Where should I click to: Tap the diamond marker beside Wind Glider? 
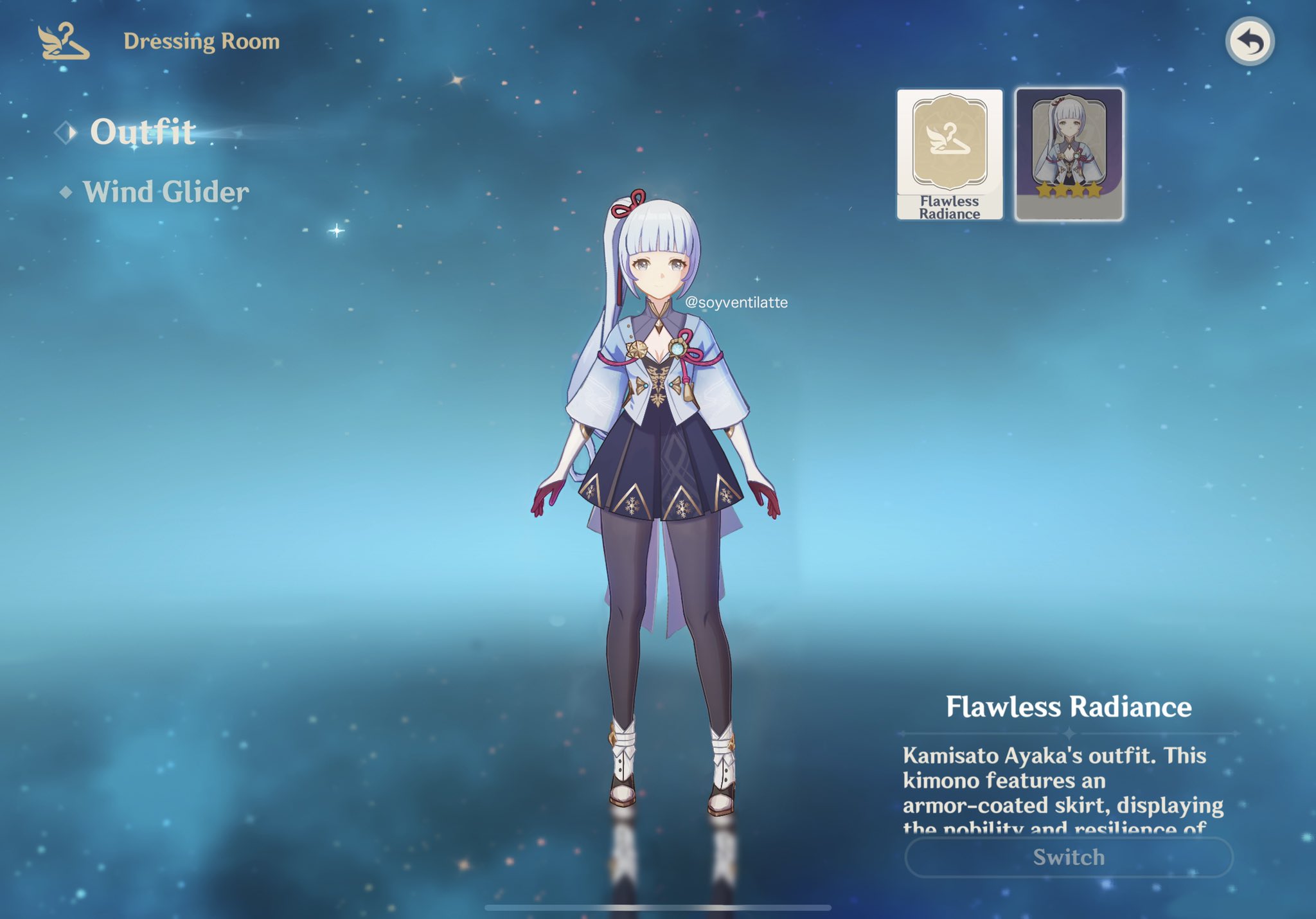[67, 190]
